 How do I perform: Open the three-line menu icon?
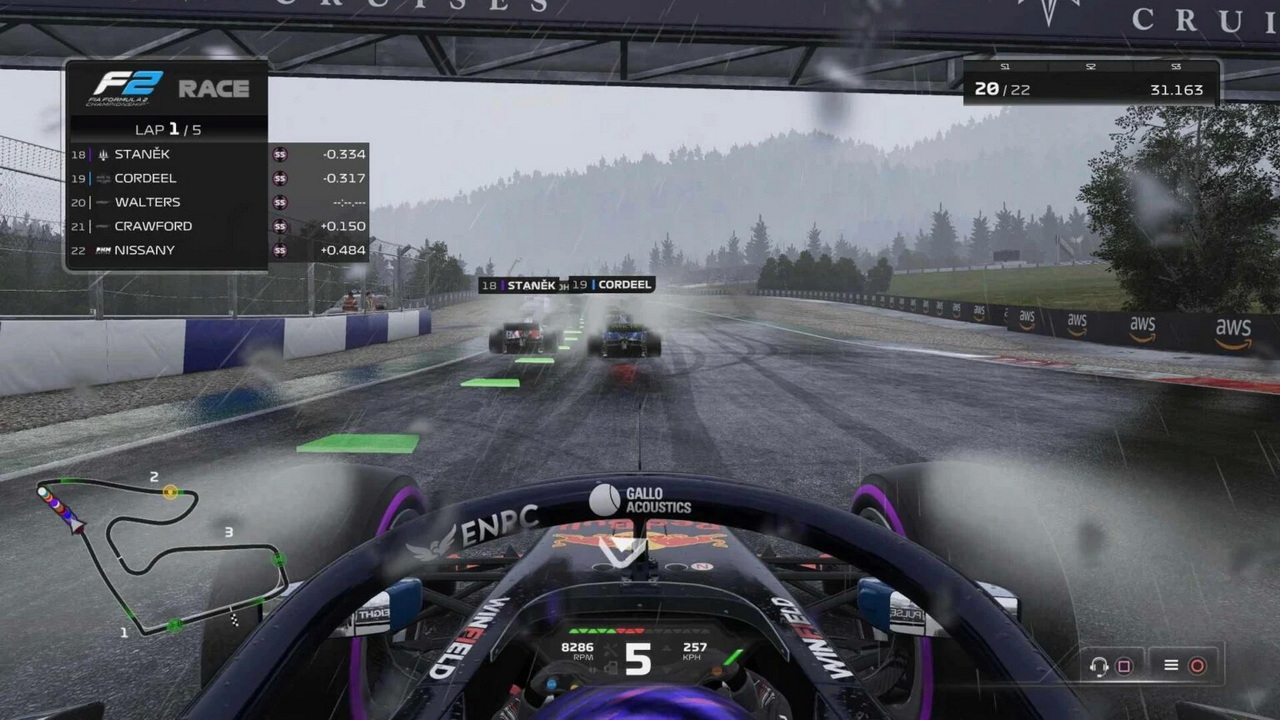[x=1171, y=666]
